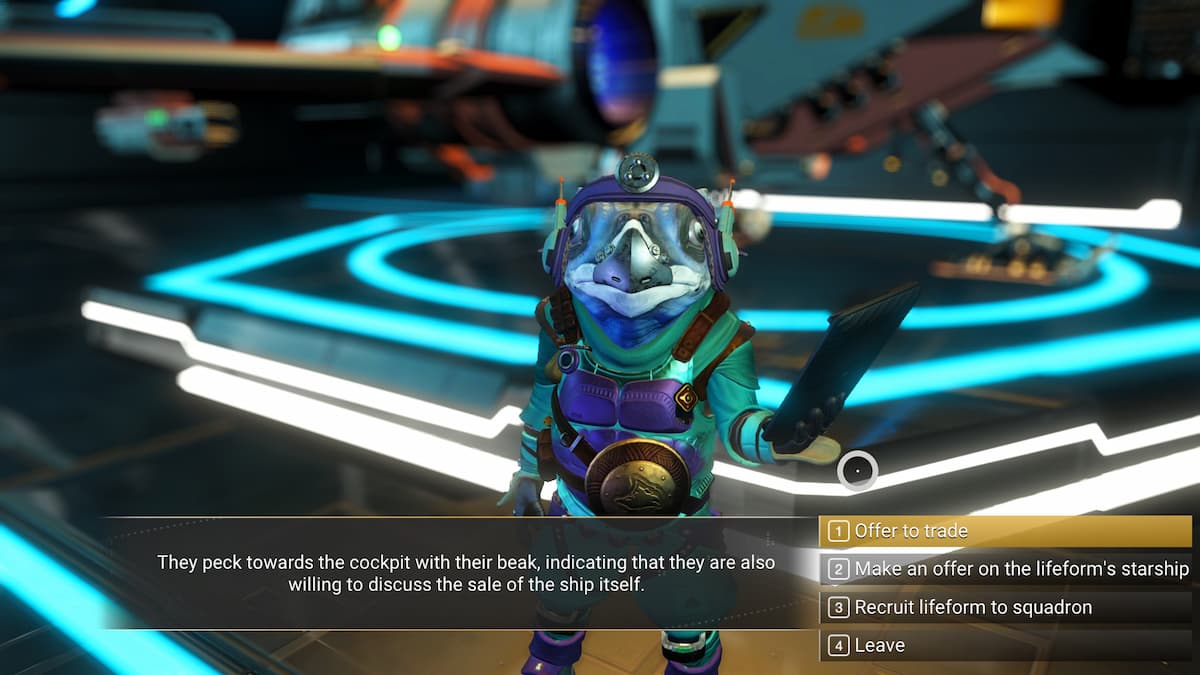This screenshot has width=1200, height=675.
Task: Choose the "Offer to trade" dialogue option
Action: (x=1004, y=531)
